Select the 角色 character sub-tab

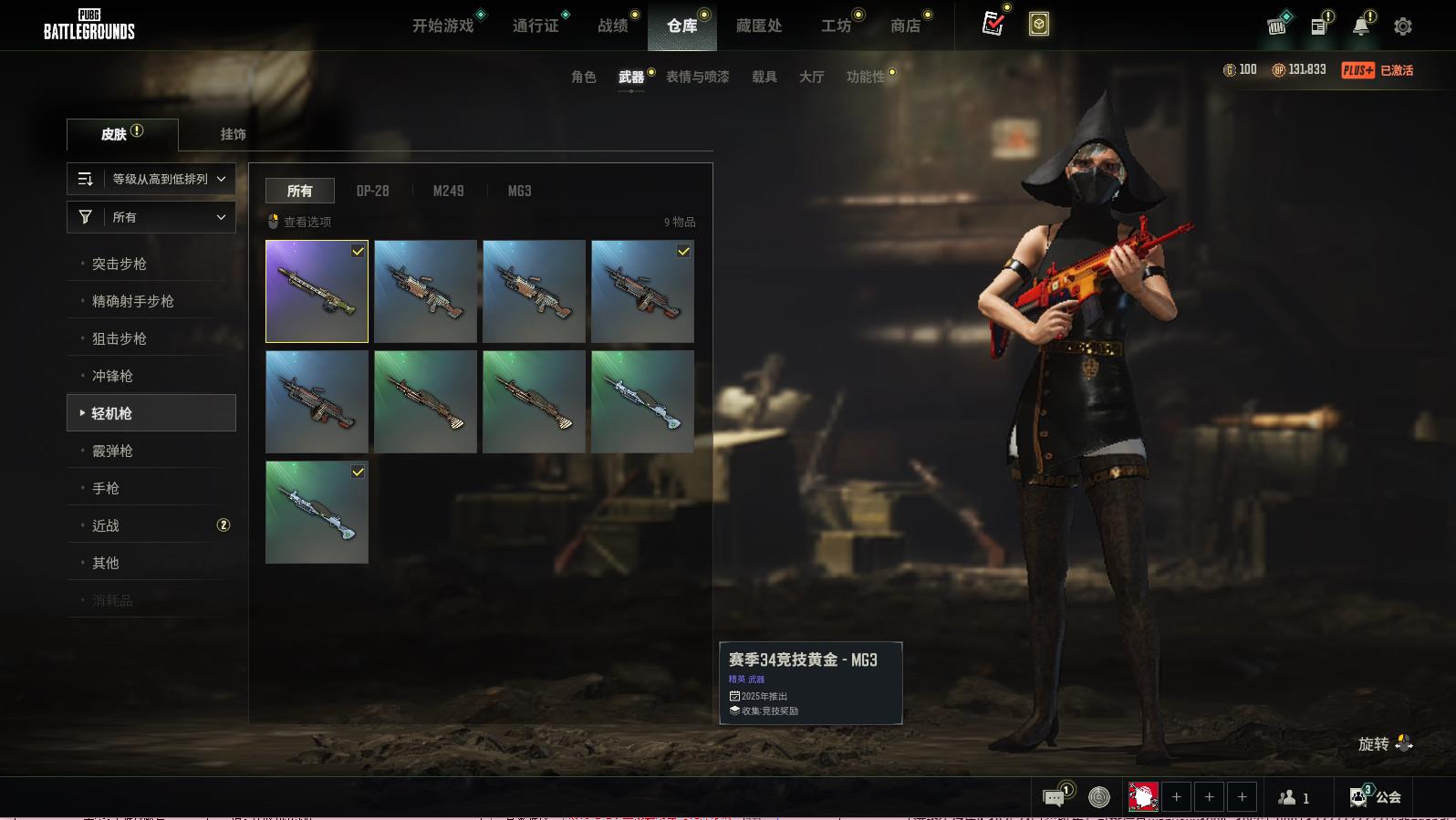583,77
